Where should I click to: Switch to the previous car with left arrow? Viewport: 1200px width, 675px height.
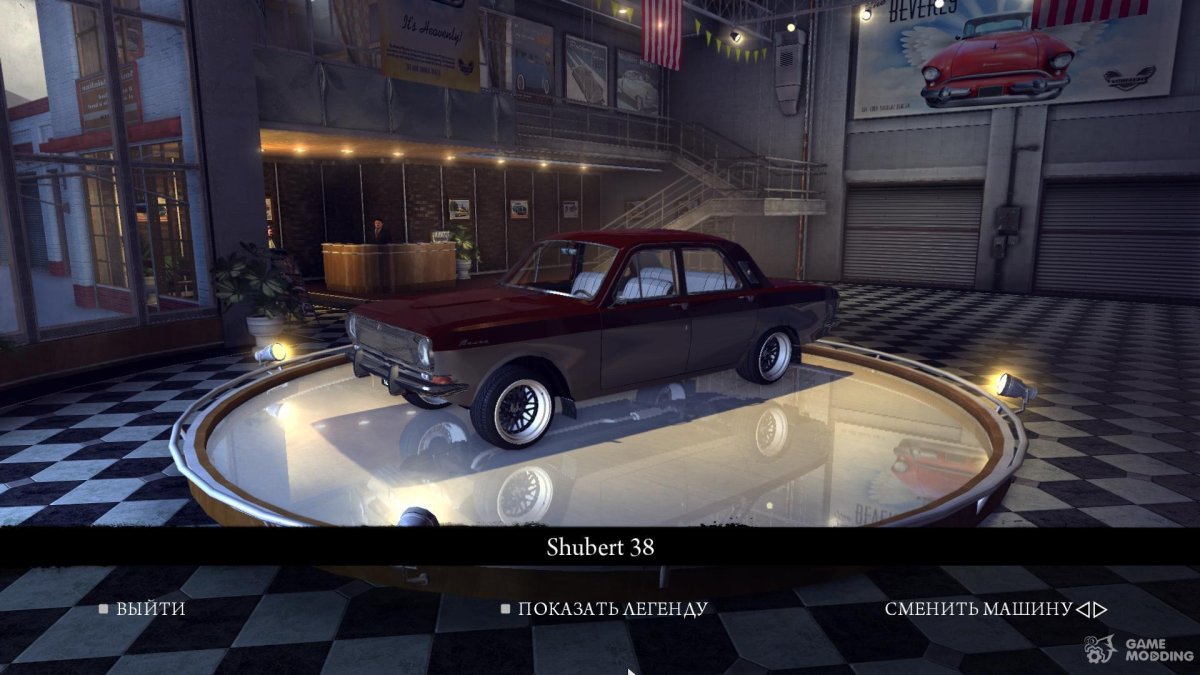1082,609
